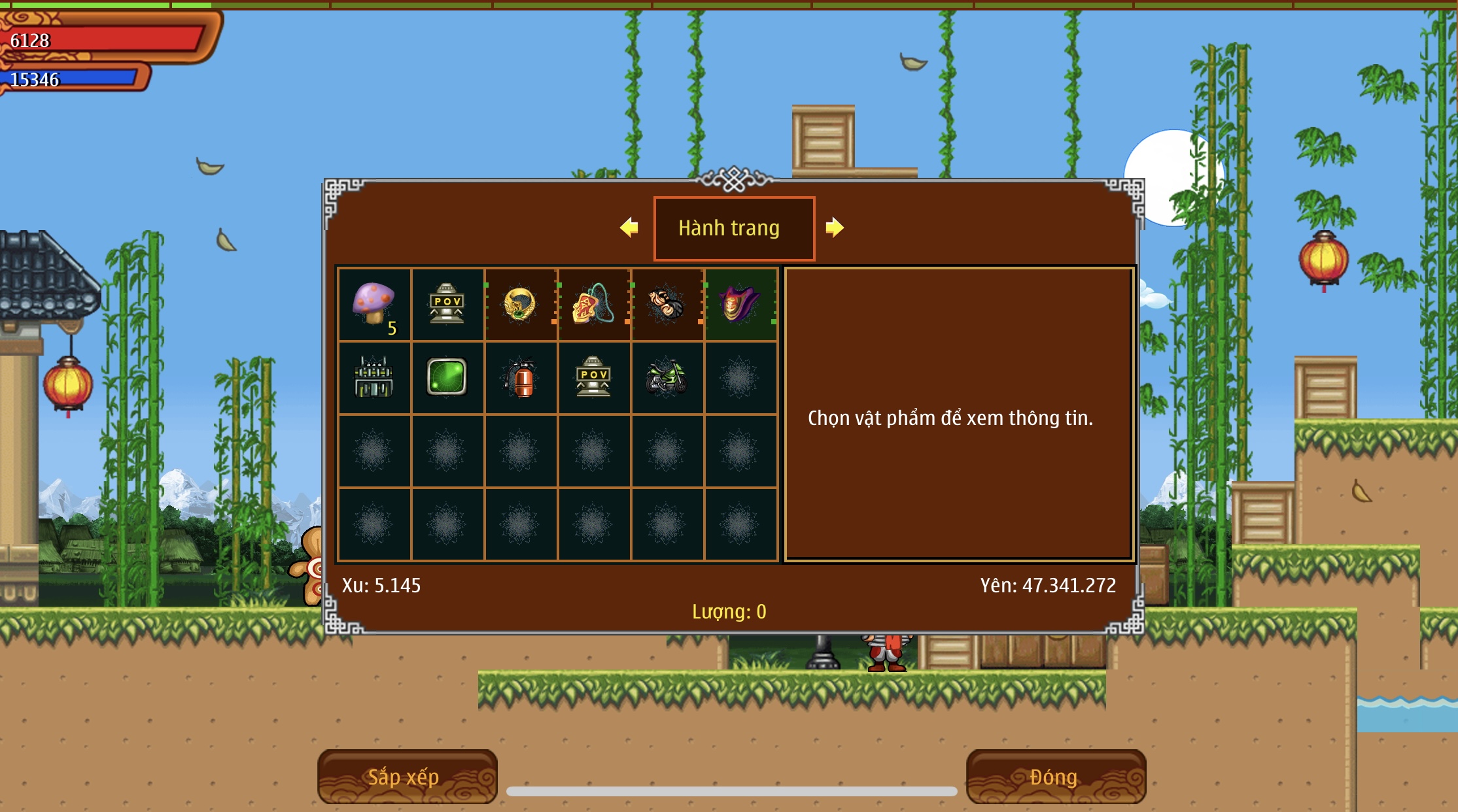
Task: Go to next panel with right arrow
Action: (x=835, y=228)
